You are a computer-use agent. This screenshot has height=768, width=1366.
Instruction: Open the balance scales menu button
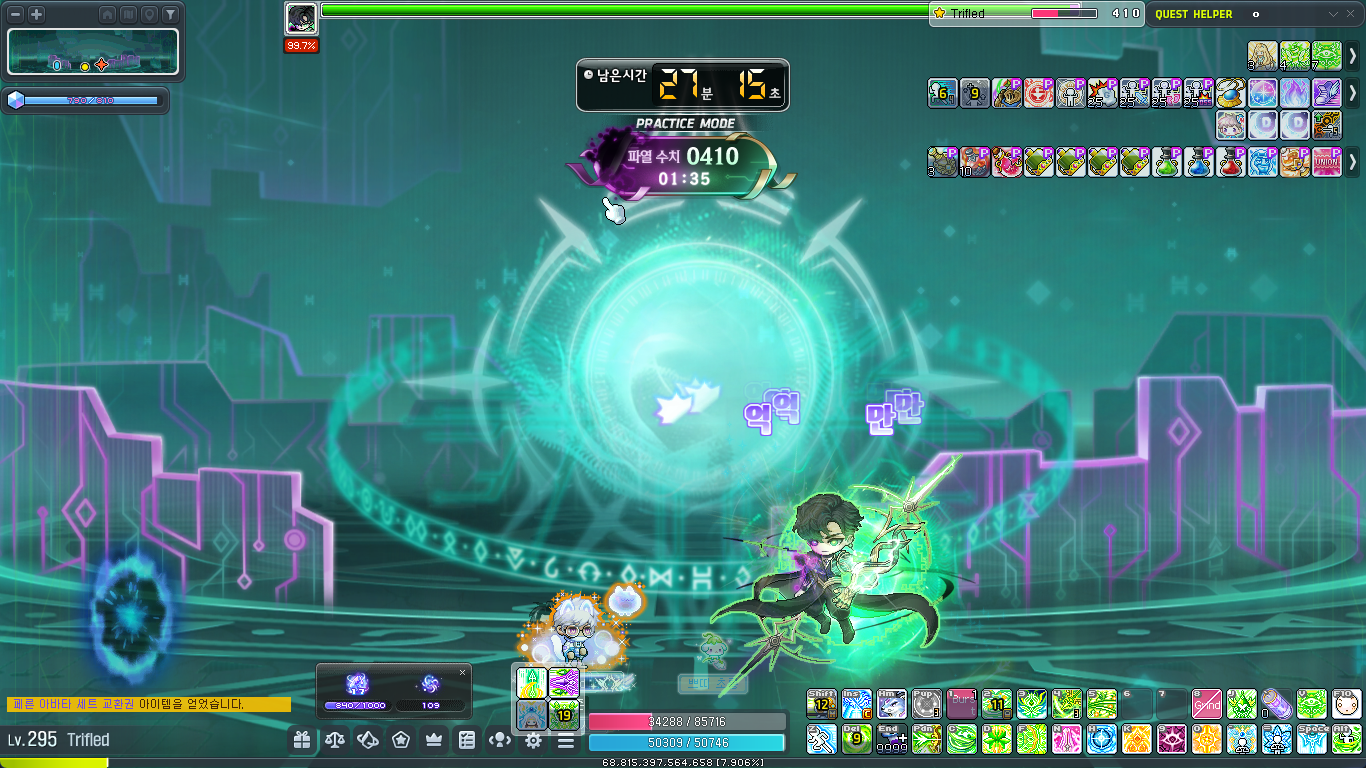click(x=334, y=740)
